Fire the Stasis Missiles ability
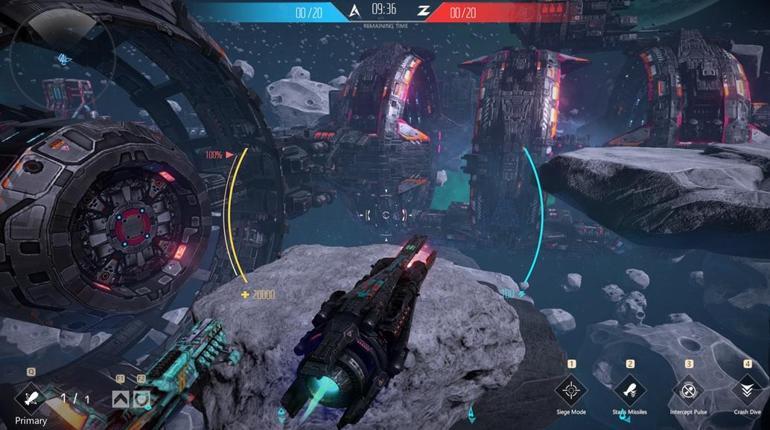 630,389
